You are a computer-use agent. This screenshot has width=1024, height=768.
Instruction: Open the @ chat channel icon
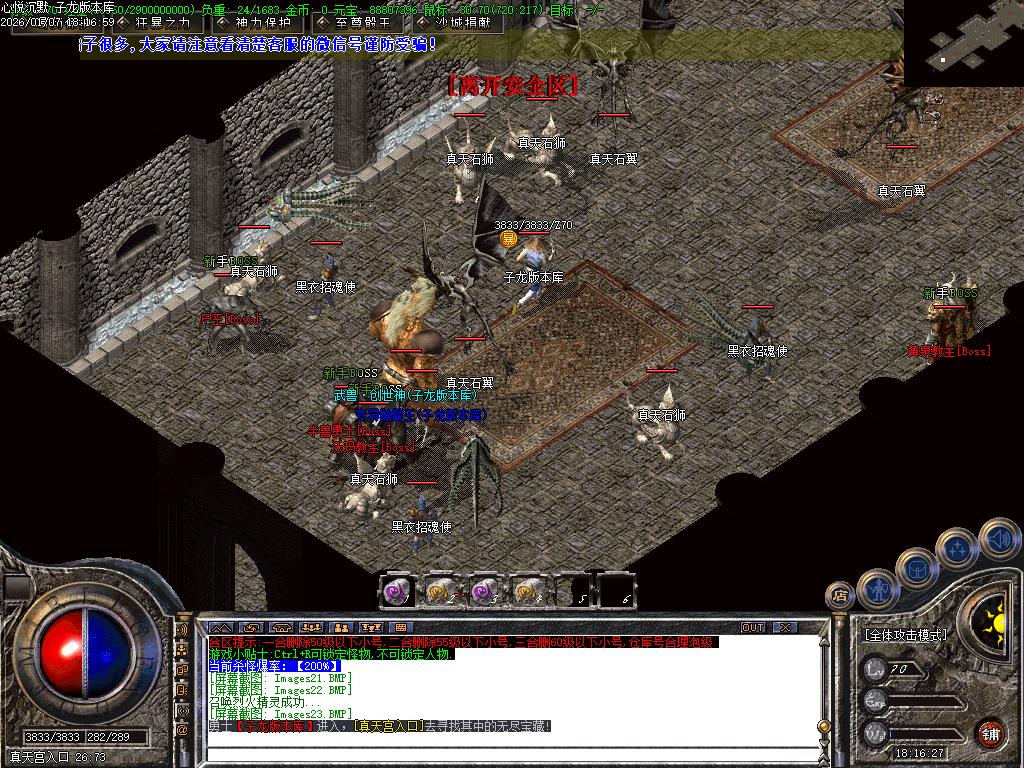(183, 730)
